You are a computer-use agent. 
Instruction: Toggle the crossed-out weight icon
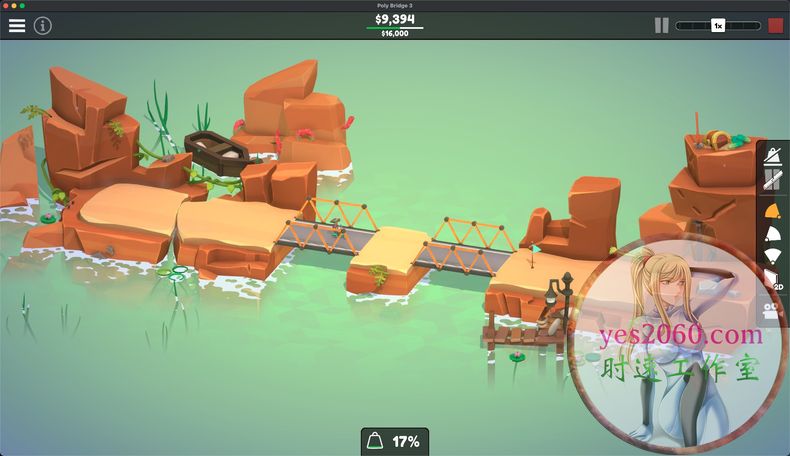[773, 155]
